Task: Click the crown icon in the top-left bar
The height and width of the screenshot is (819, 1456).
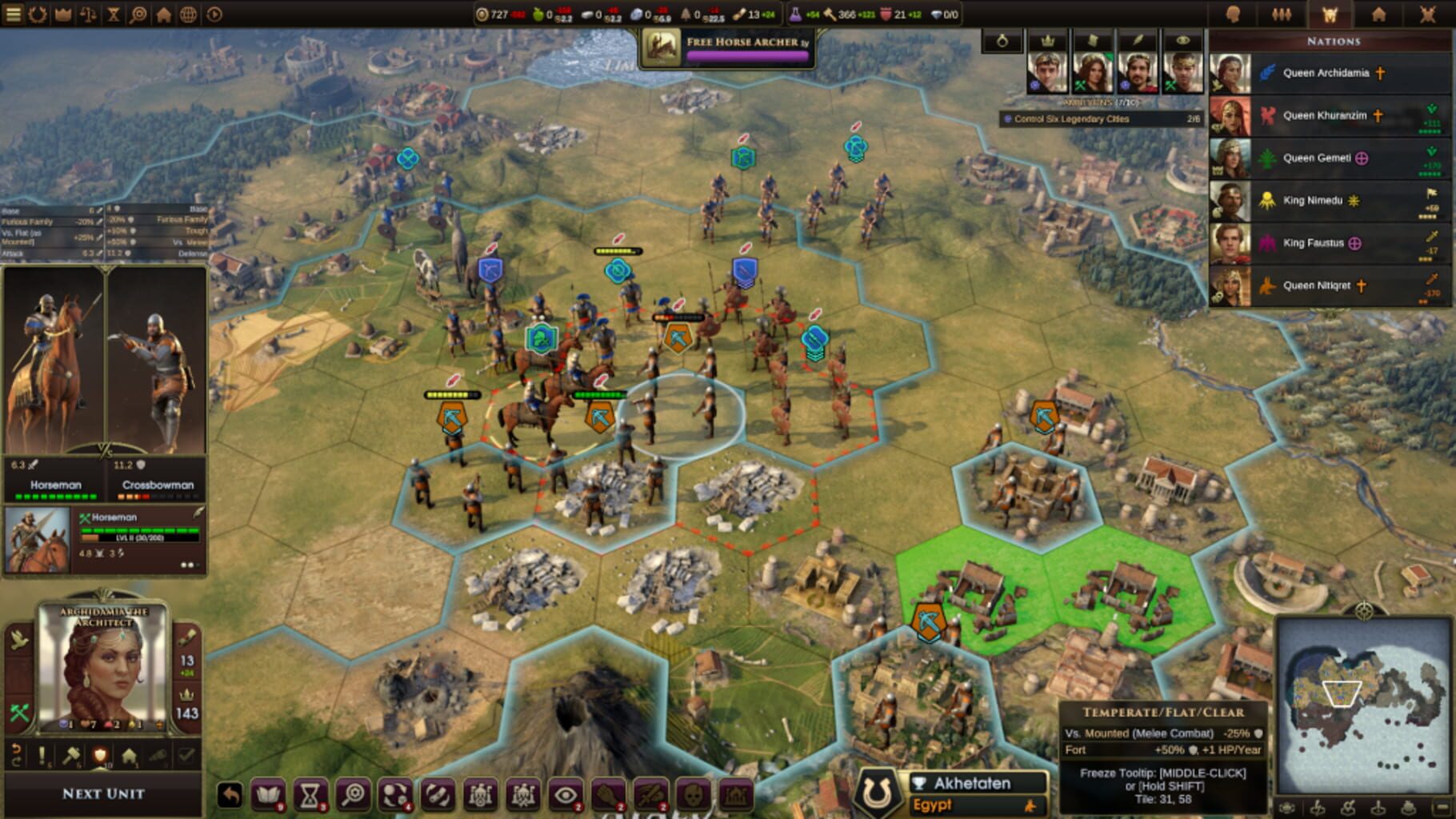Action: click(x=62, y=12)
